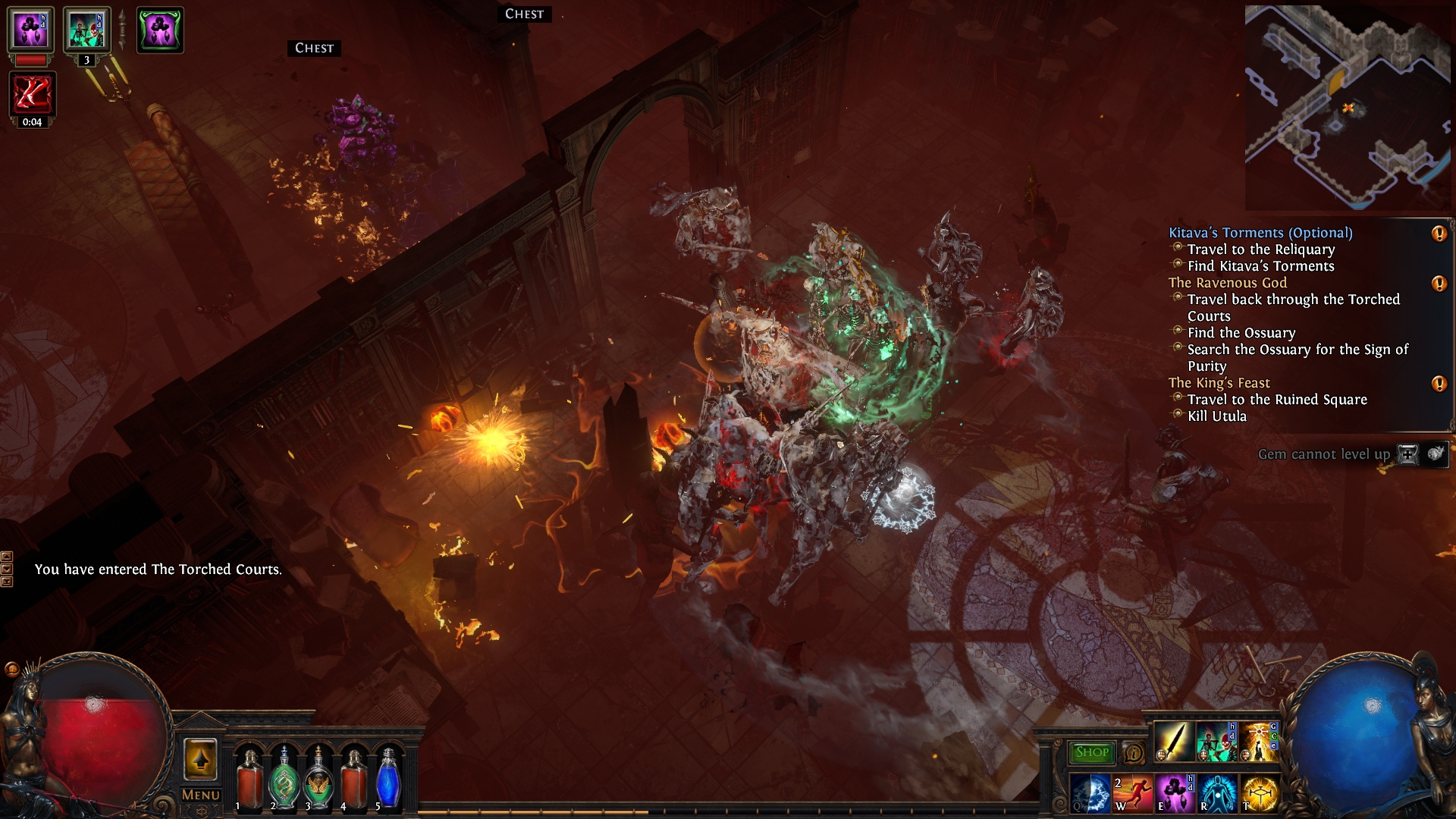Open the green Shop button
This screenshot has height=819, width=1456.
[1091, 752]
